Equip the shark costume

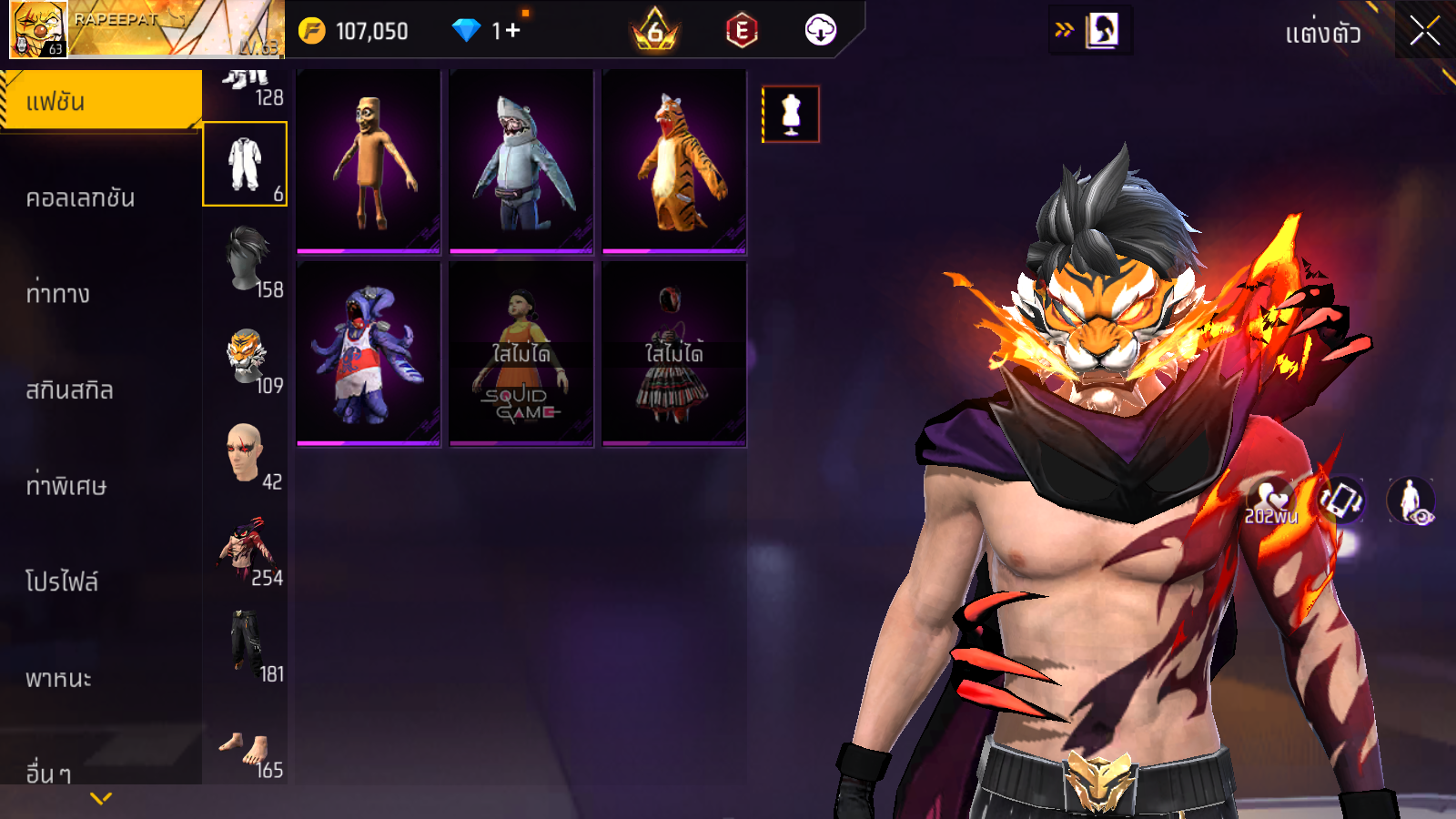[x=521, y=161]
